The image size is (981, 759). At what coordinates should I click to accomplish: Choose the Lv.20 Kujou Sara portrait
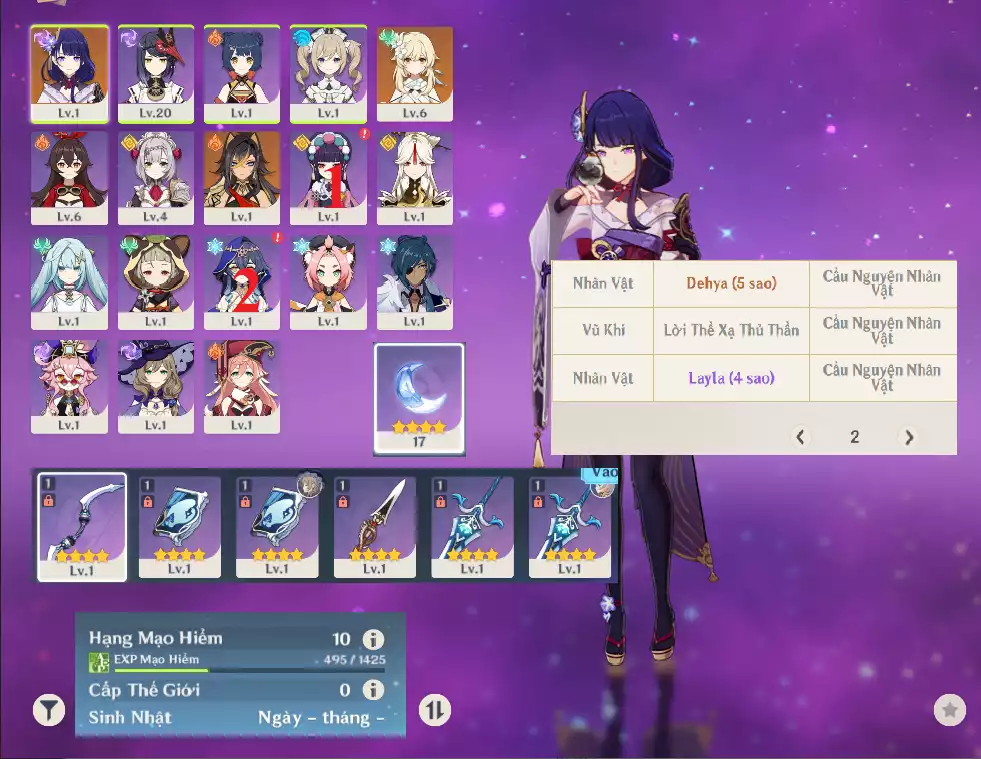click(x=155, y=72)
